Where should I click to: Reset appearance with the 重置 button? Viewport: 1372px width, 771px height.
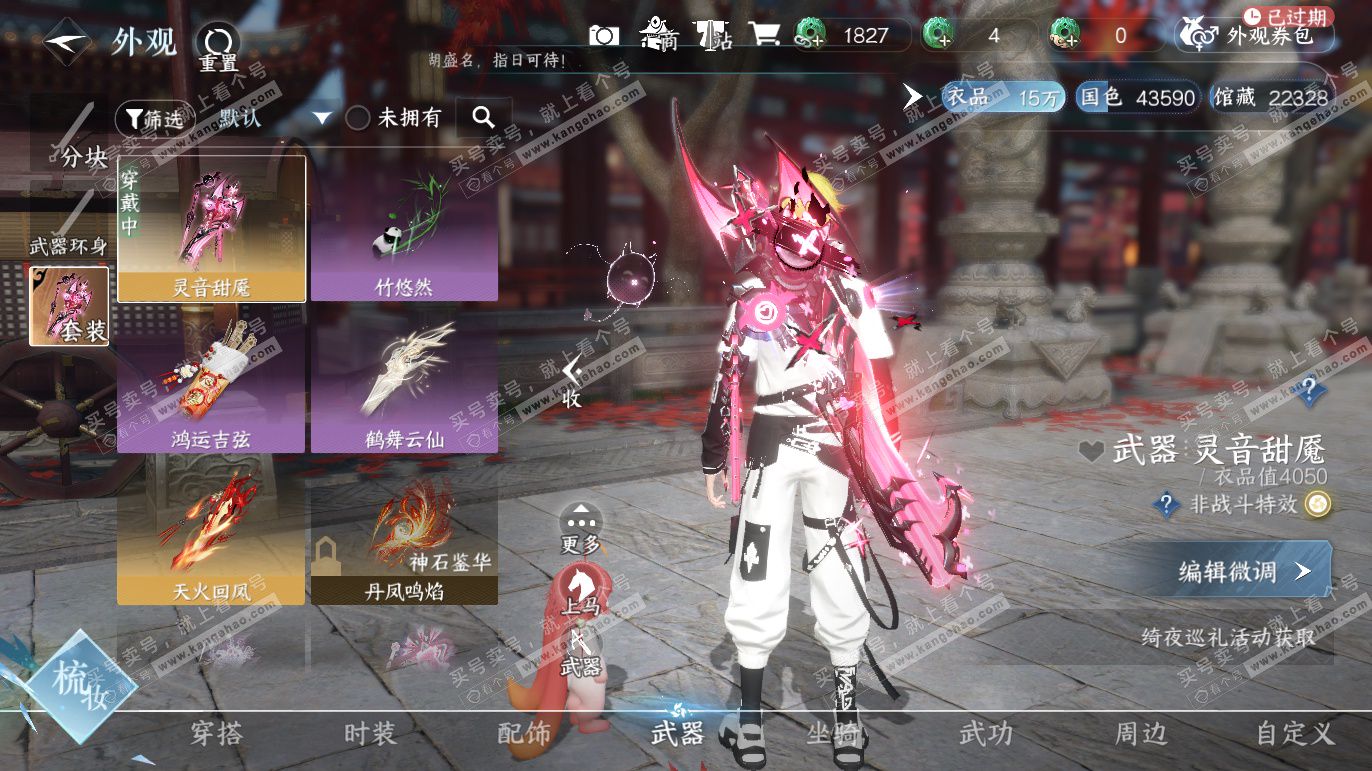point(217,45)
